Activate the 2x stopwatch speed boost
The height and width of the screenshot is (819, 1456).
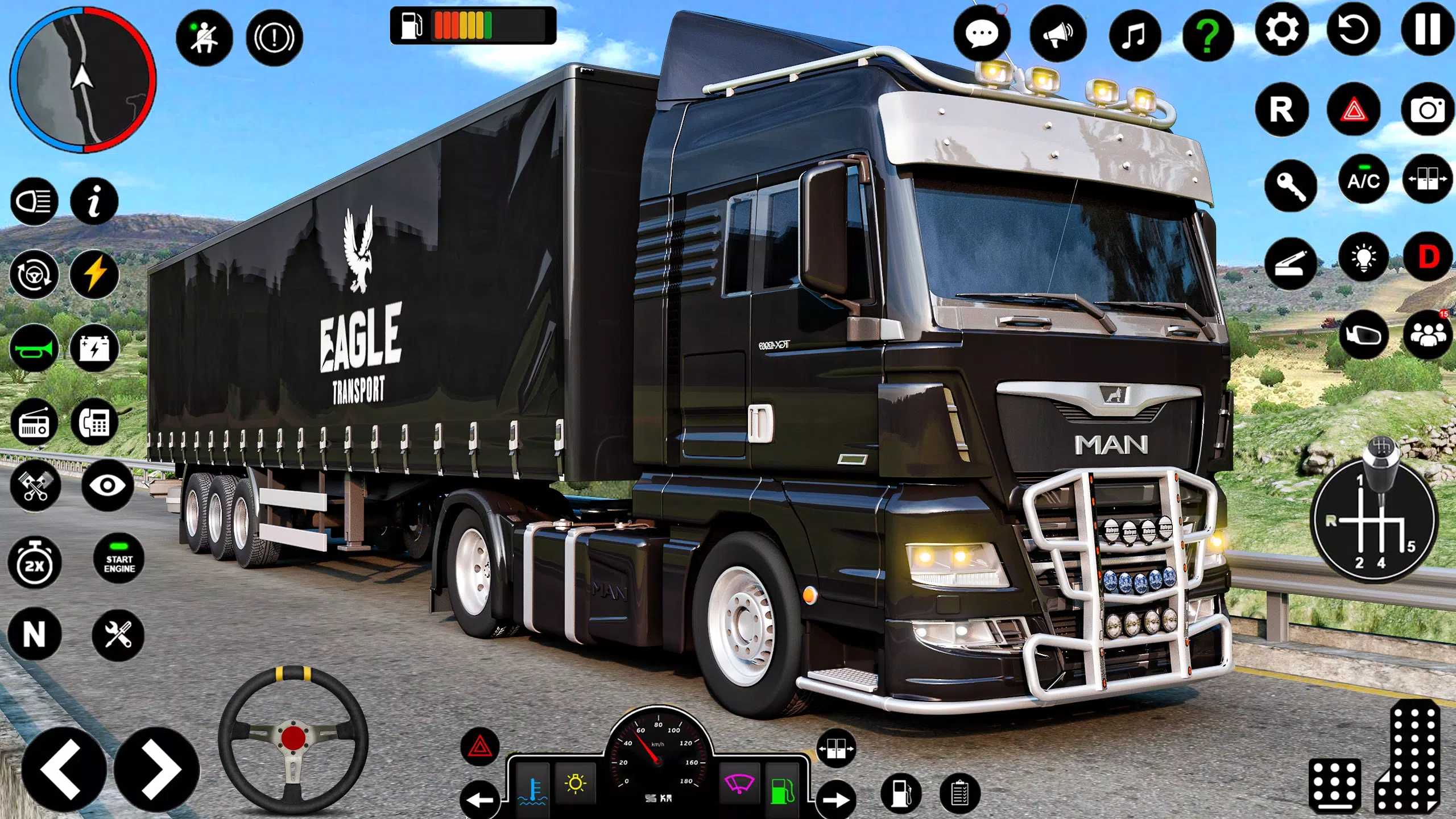(34, 563)
